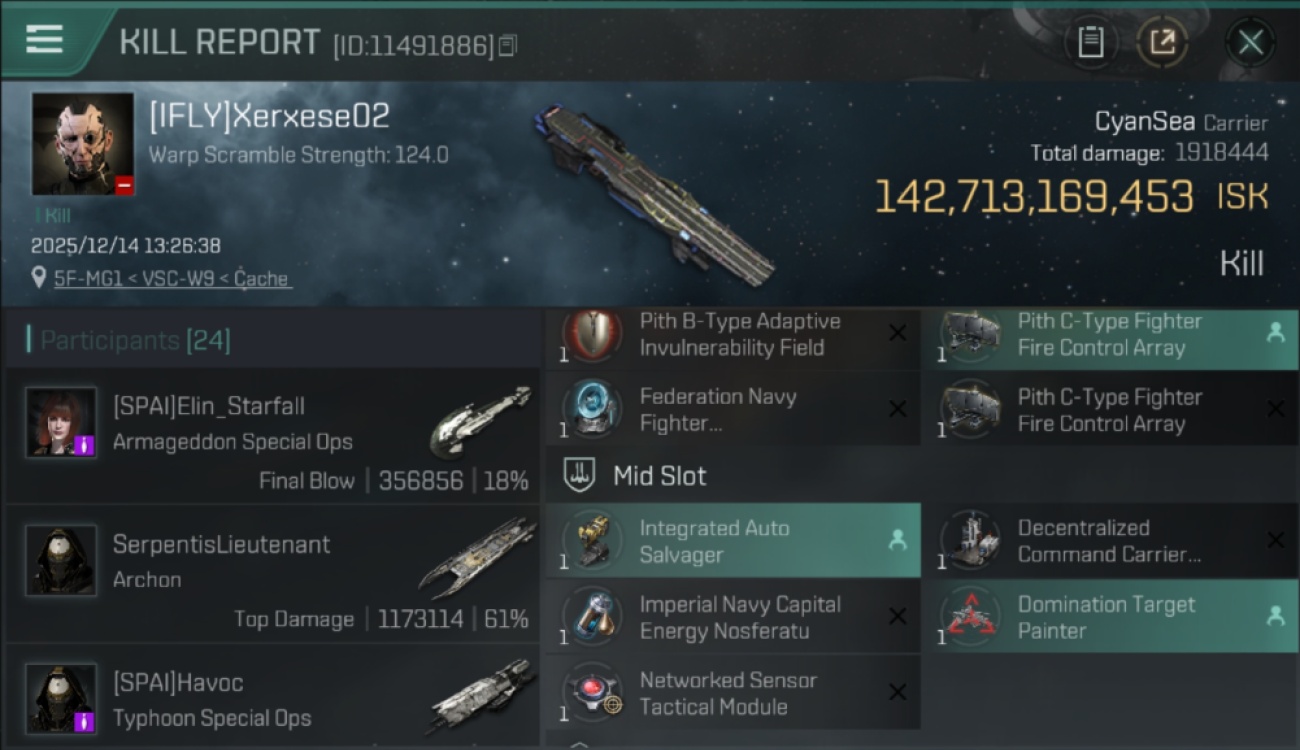1300x750 pixels.
Task: Expand the Participants list header
Action: click(110, 340)
